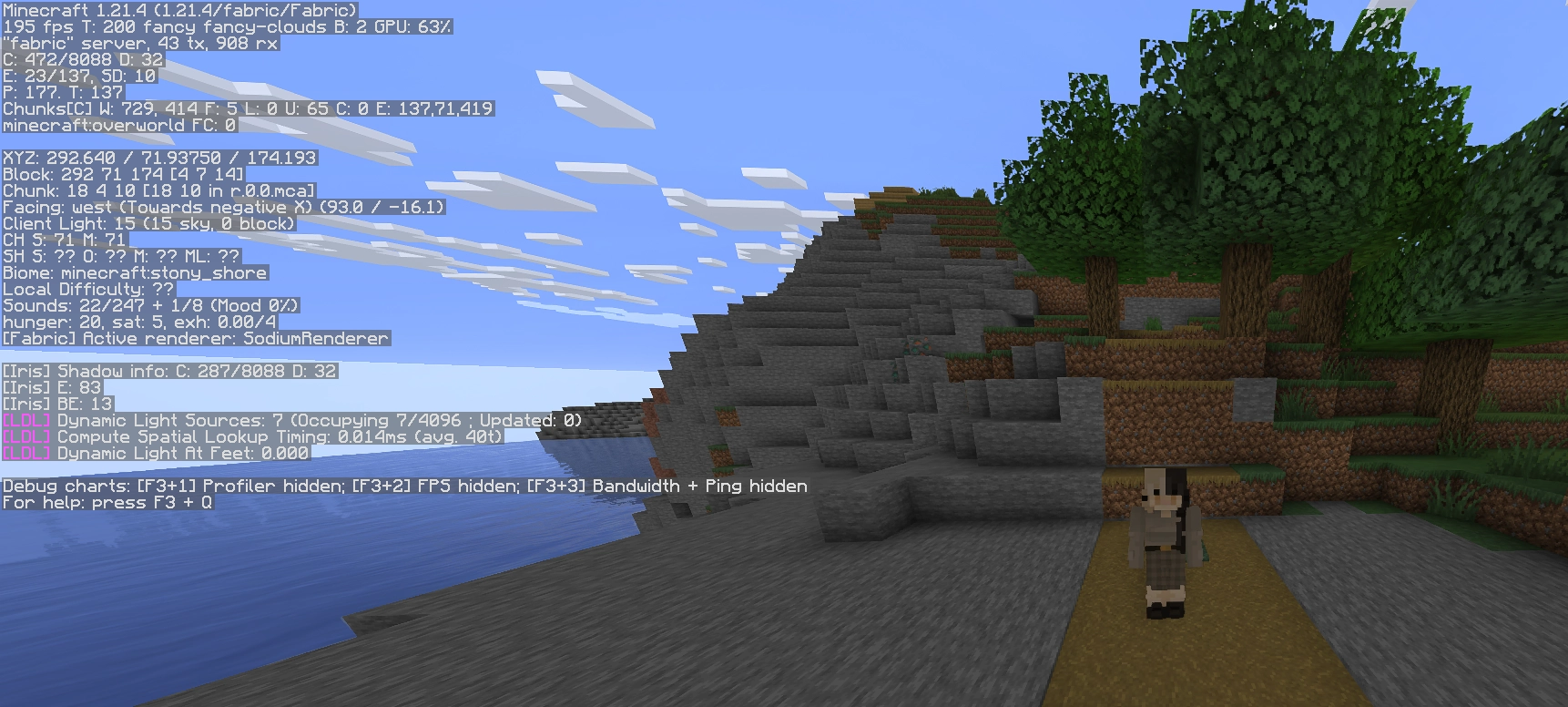Select the [LDL] Dynamic Light Sources entry
This screenshot has width=1568, height=707.
coord(291,421)
